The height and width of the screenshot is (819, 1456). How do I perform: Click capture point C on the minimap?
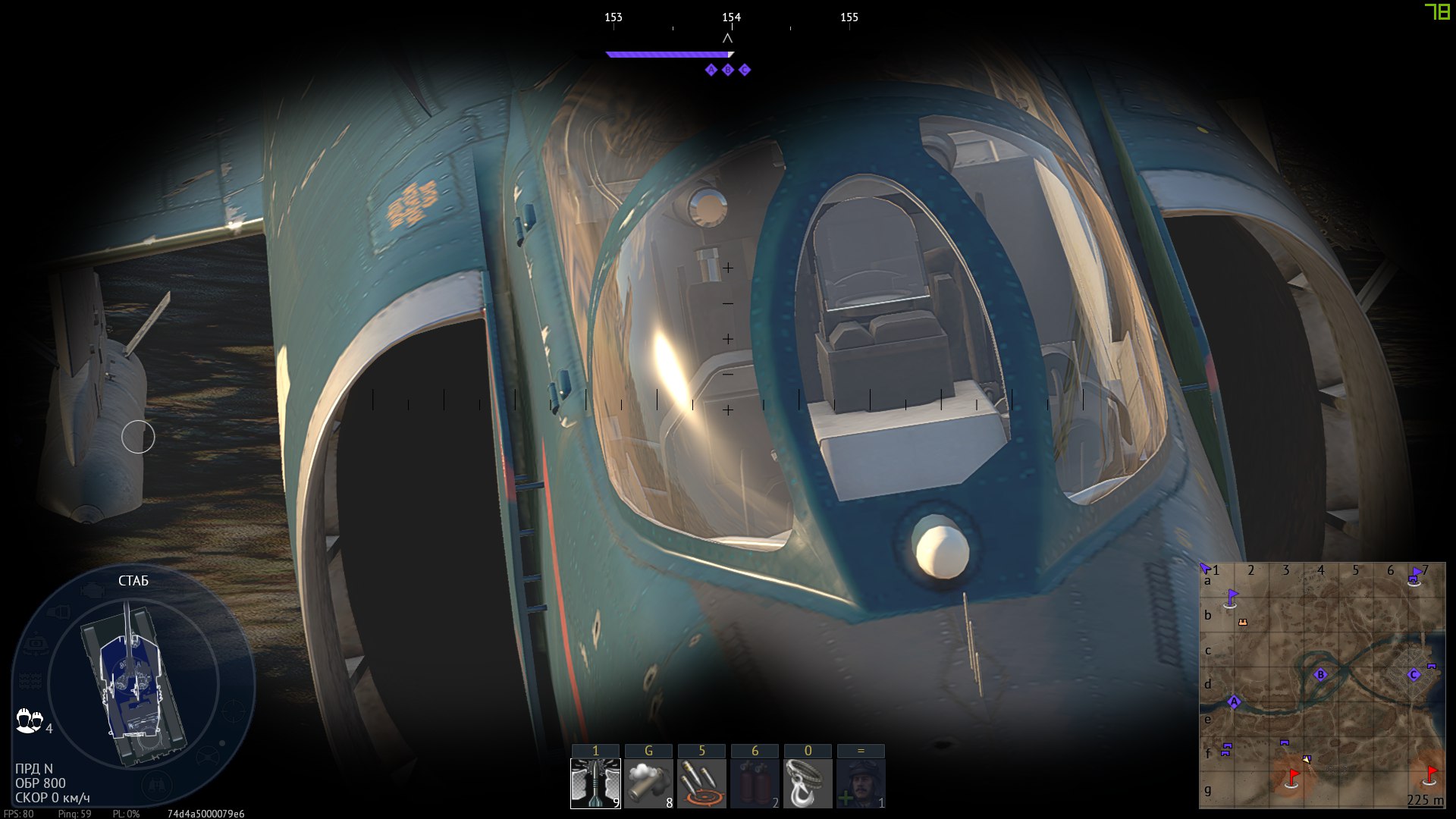[1414, 674]
